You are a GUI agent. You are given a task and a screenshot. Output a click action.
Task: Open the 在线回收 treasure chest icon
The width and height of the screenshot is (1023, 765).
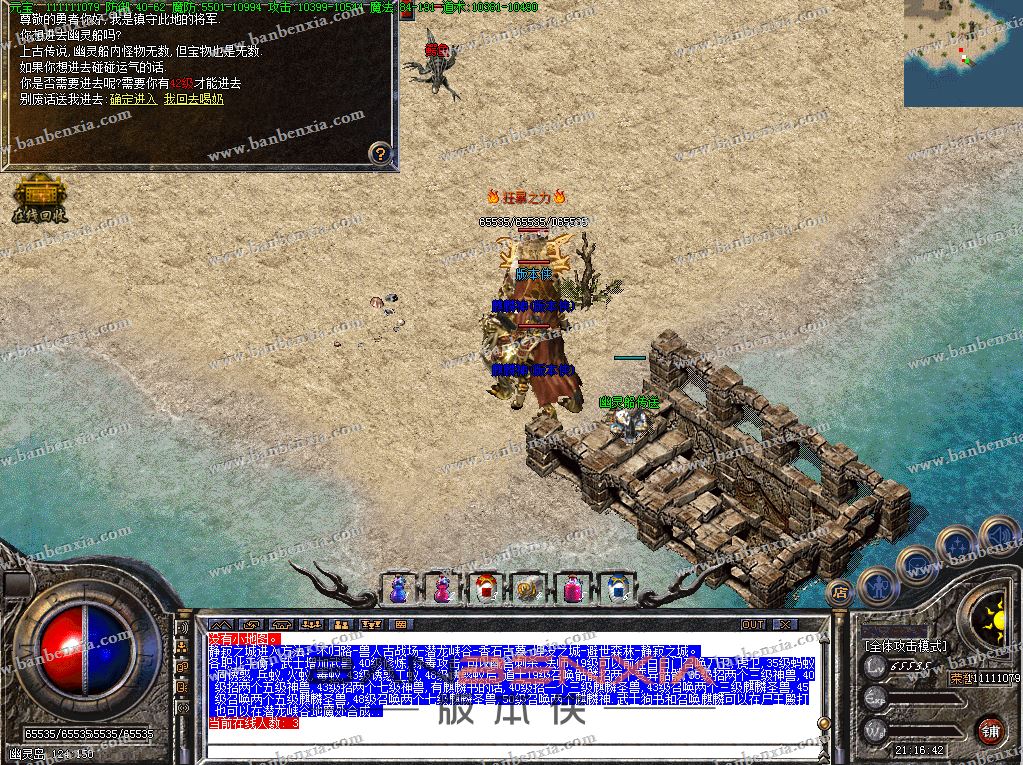click(39, 198)
